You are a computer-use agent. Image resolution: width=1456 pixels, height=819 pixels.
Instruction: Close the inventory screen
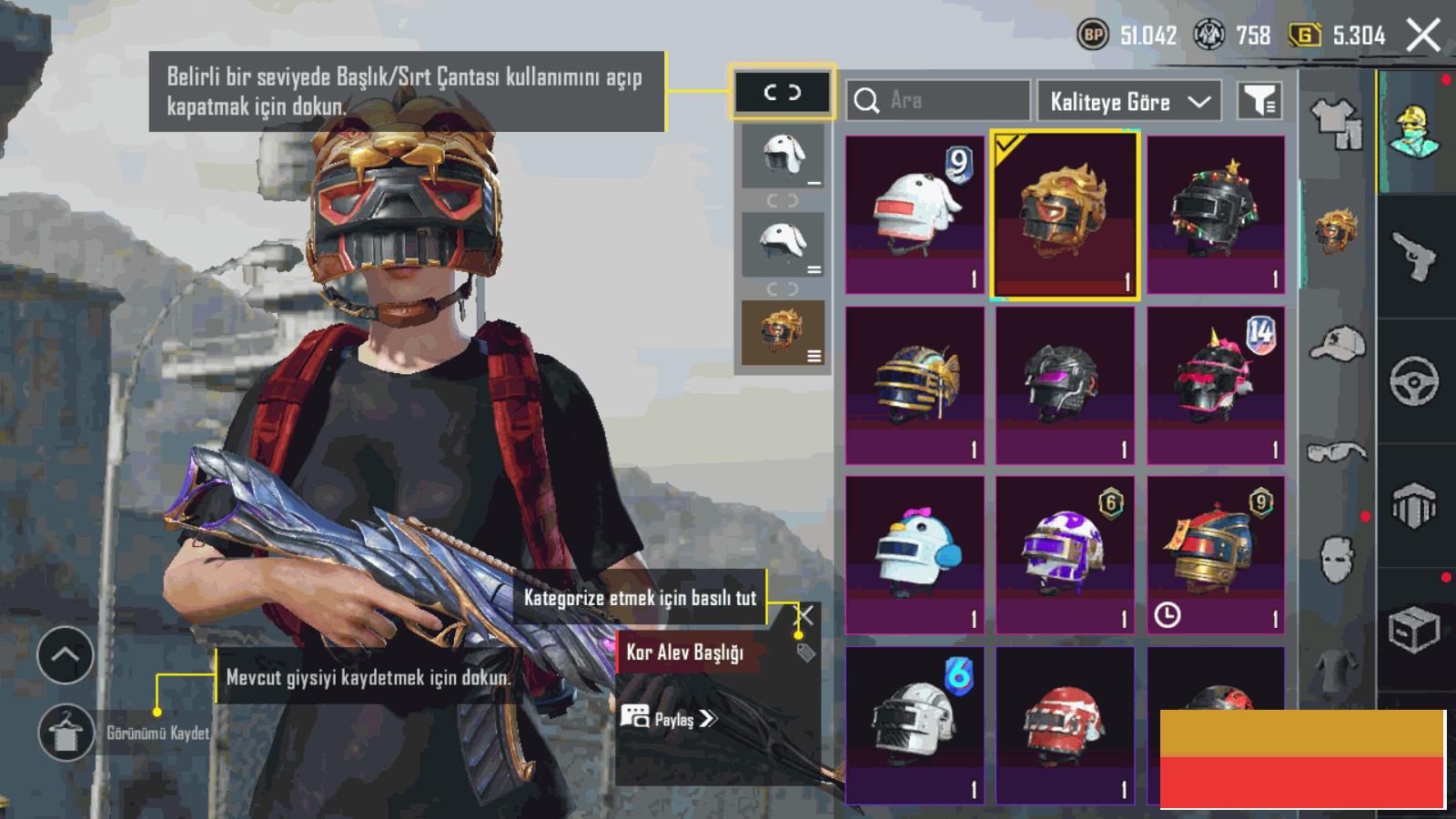[1423, 36]
